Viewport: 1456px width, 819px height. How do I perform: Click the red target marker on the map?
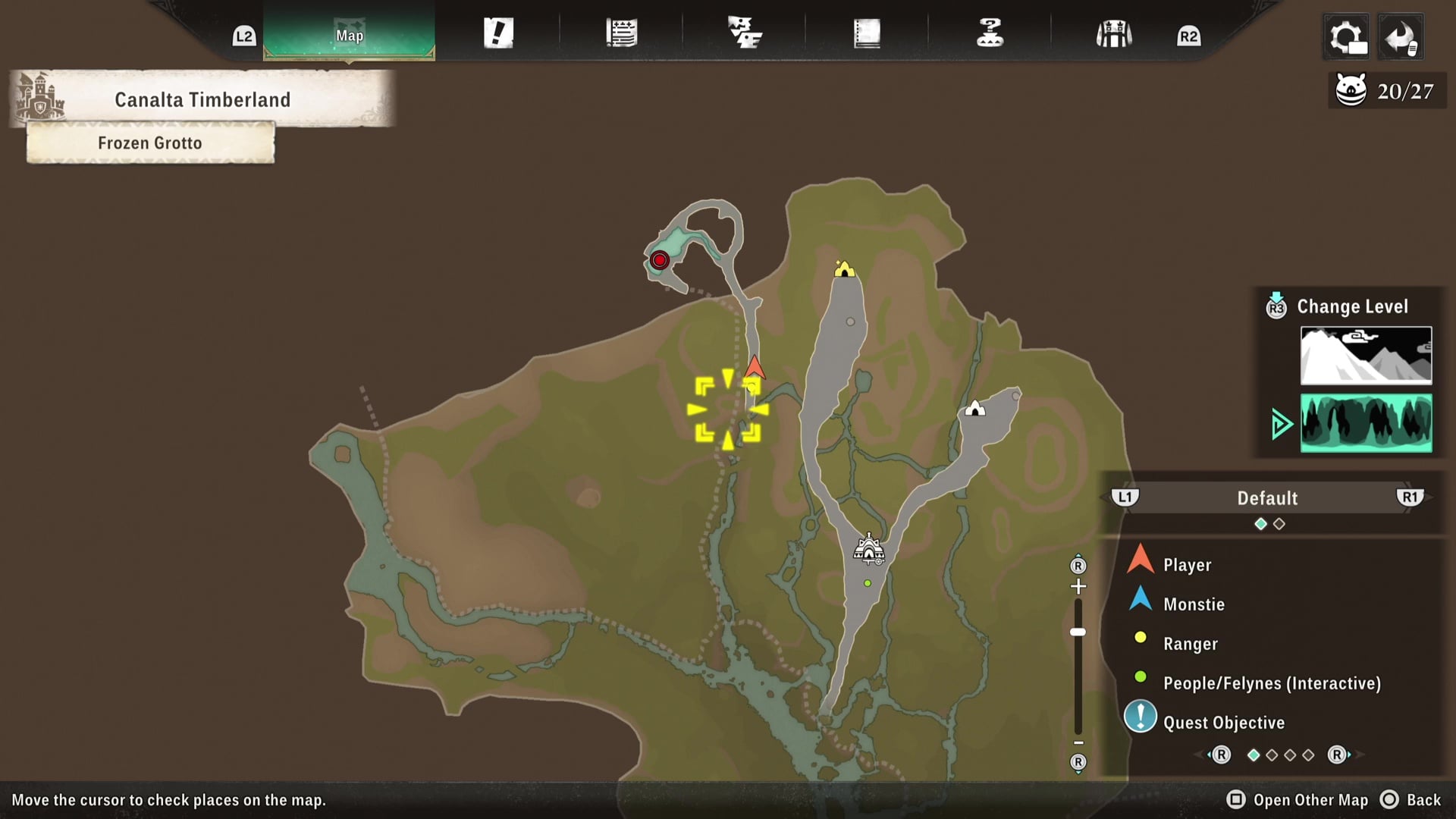tap(660, 261)
